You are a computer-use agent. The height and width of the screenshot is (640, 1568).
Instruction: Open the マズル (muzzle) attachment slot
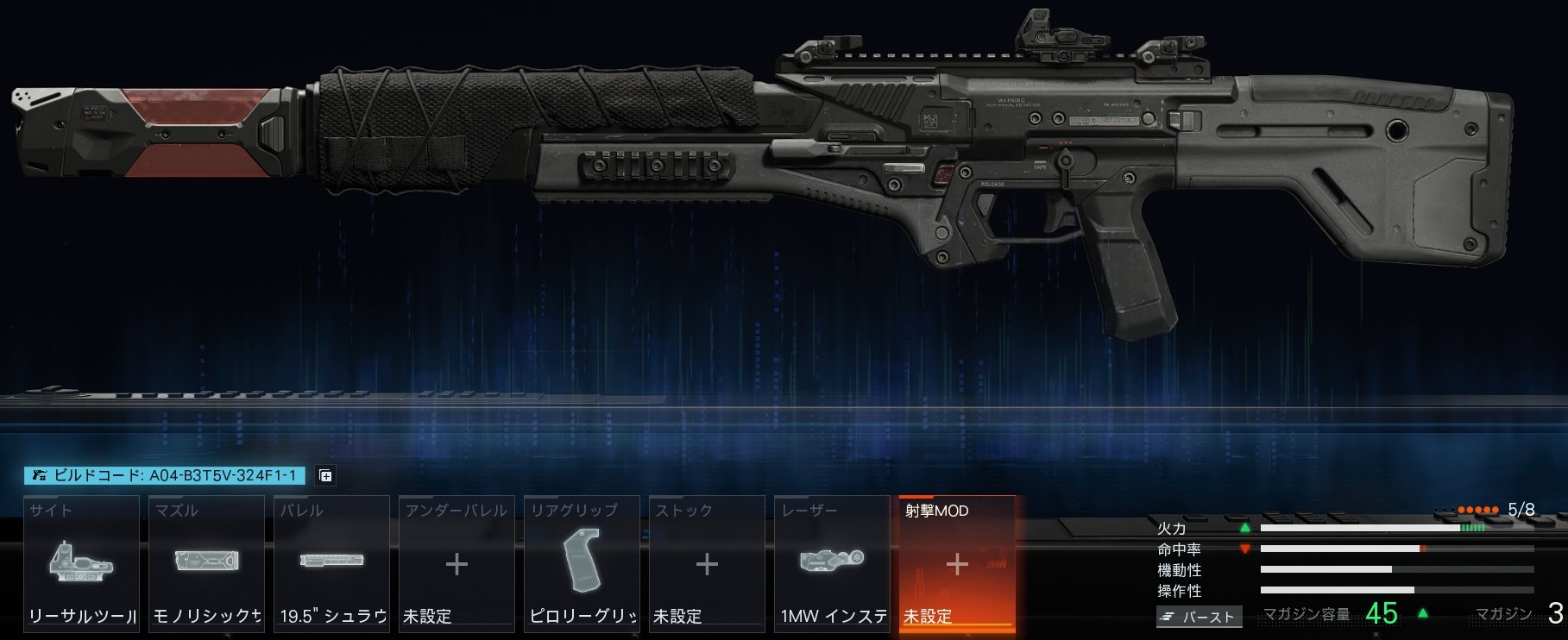[x=207, y=564]
